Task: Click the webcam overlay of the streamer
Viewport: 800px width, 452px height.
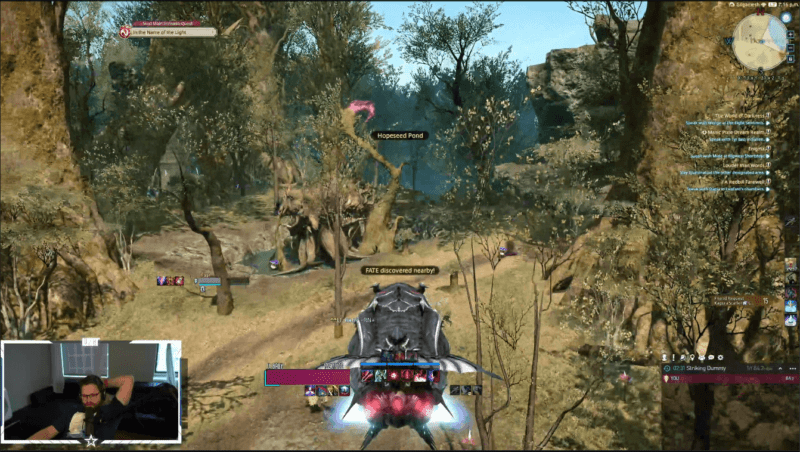Action: (91, 391)
